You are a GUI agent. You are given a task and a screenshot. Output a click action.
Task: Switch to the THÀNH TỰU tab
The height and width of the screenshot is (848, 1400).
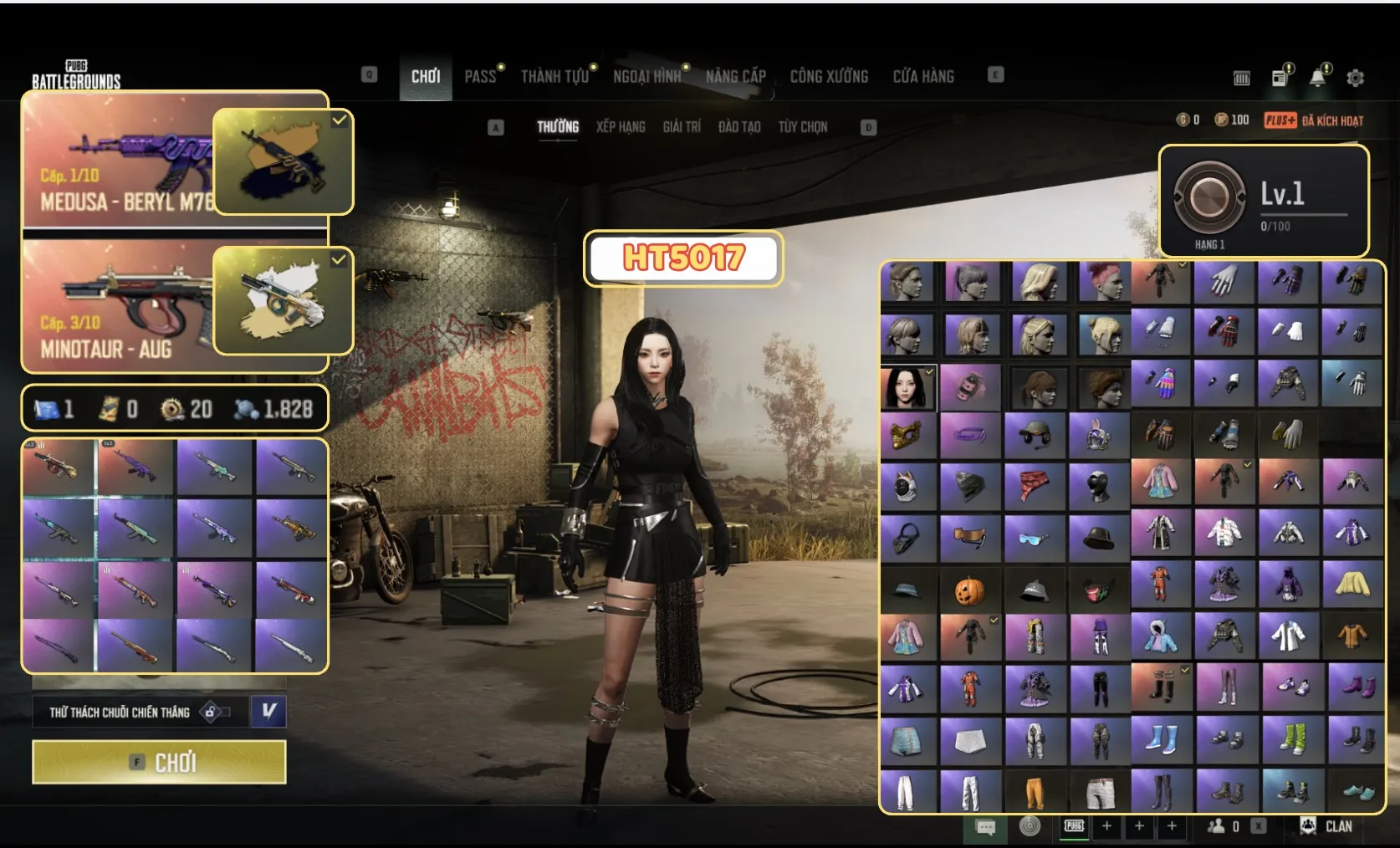tap(554, 77)
